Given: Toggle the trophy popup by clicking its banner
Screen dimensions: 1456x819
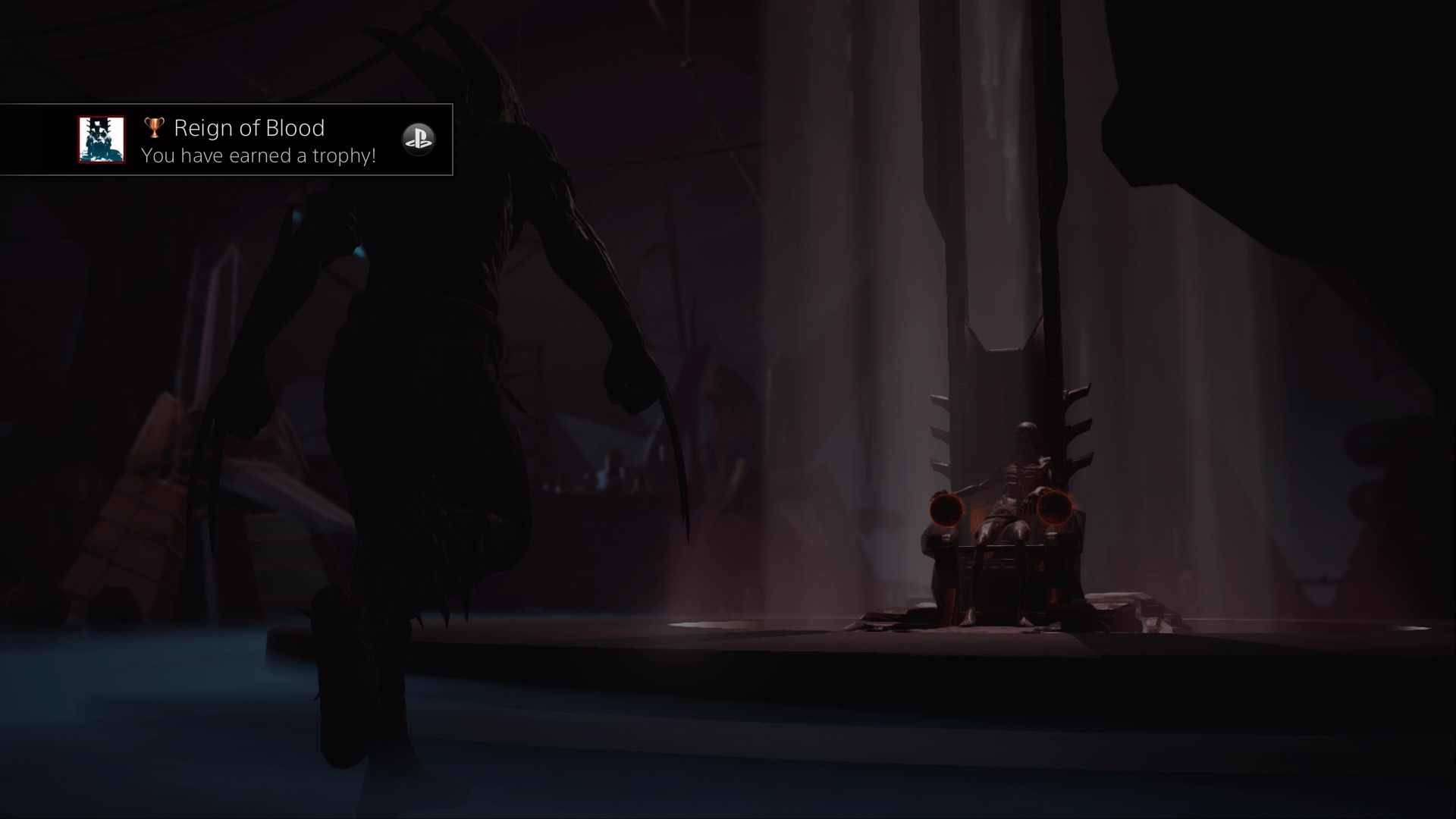Looking at the screenshot, I should tap(227, 140).
